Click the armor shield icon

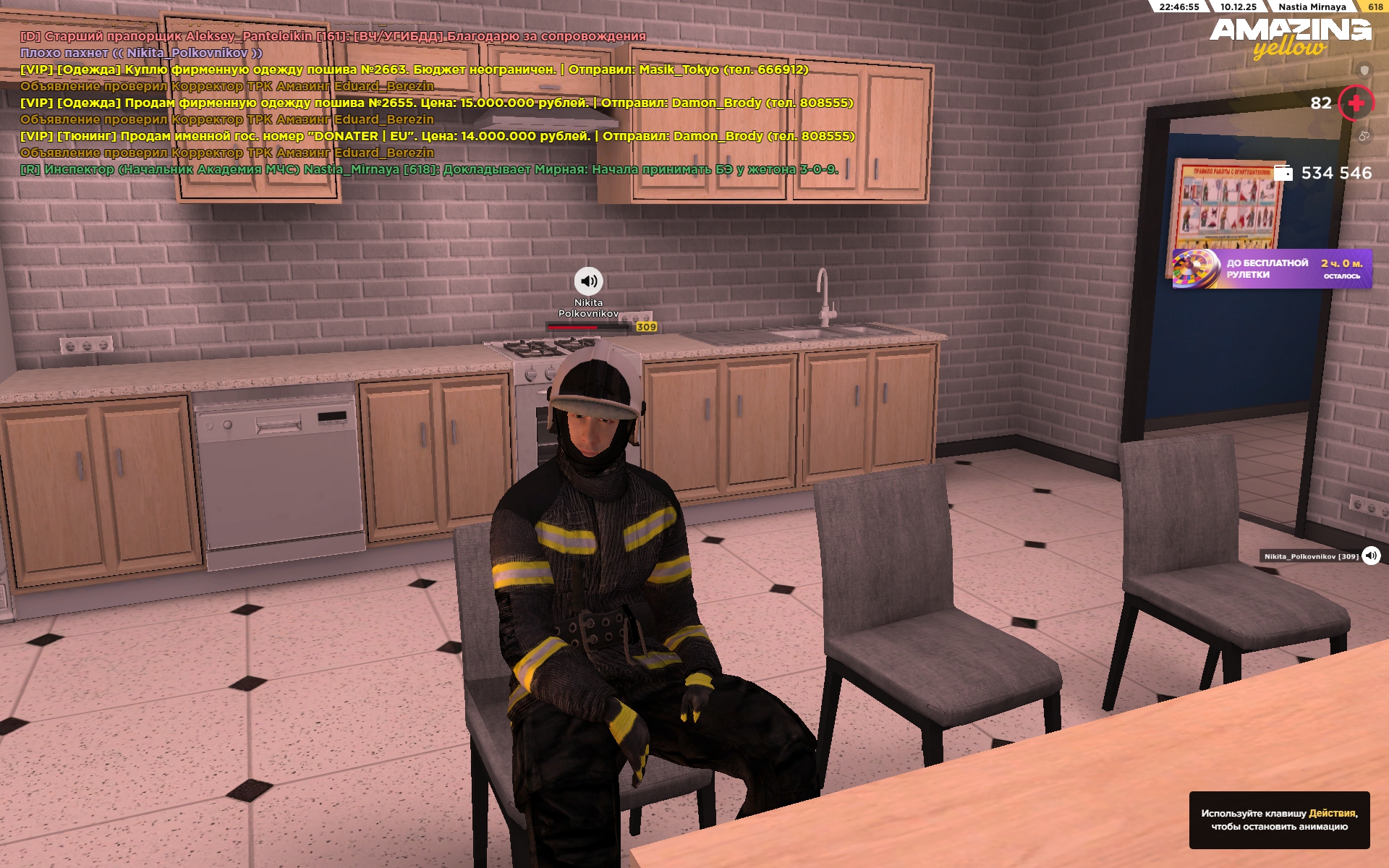click(1364, 70)
